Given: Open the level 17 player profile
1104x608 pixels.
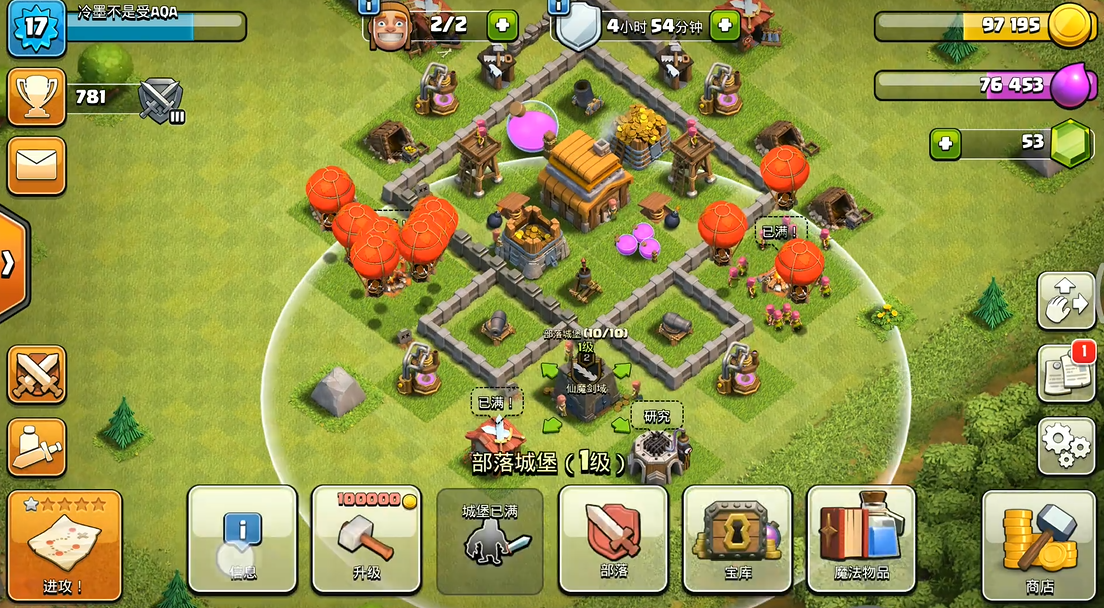Looking at the screenshot, I should 36,27.
